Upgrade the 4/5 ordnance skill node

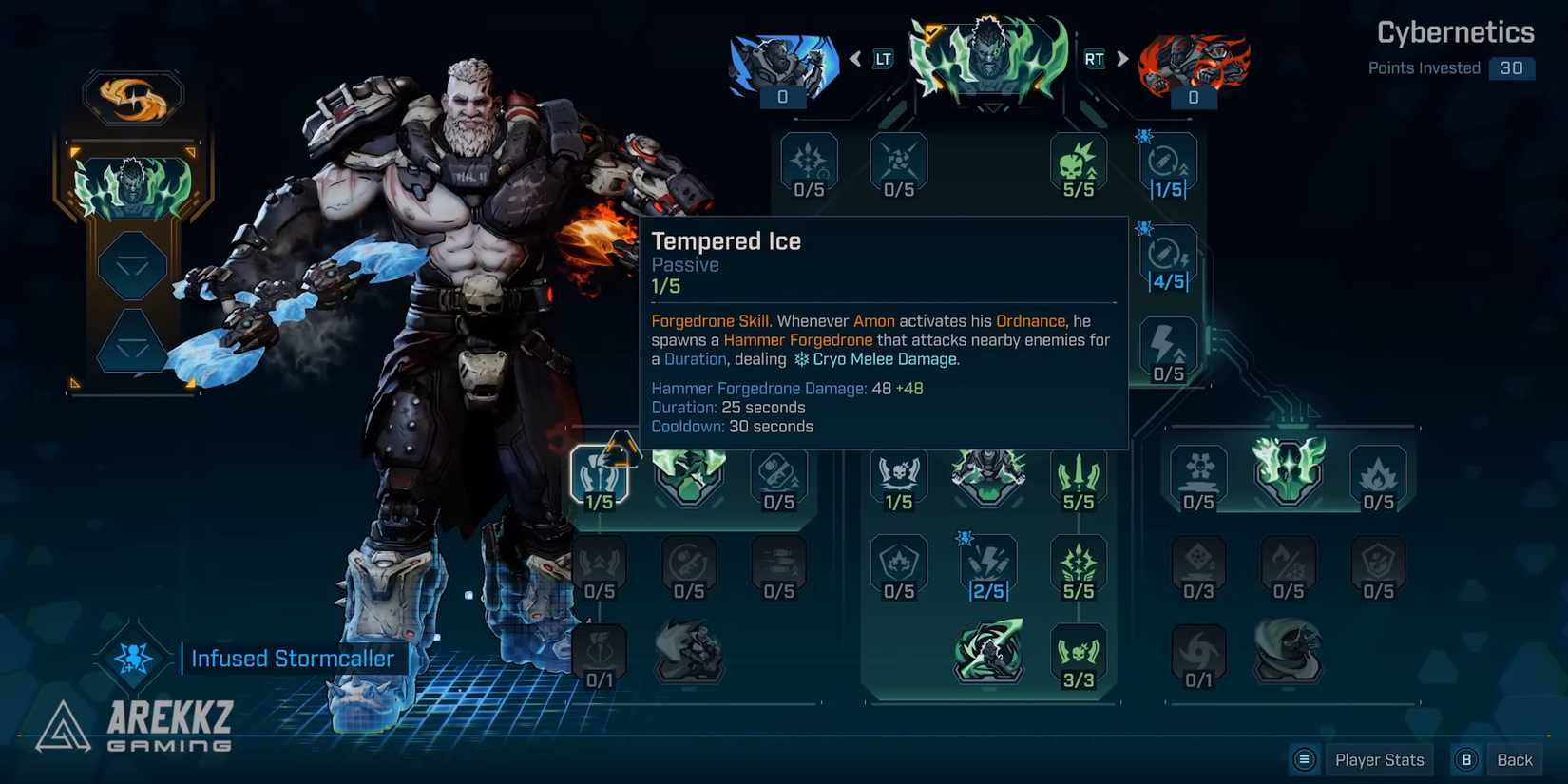1167,257
